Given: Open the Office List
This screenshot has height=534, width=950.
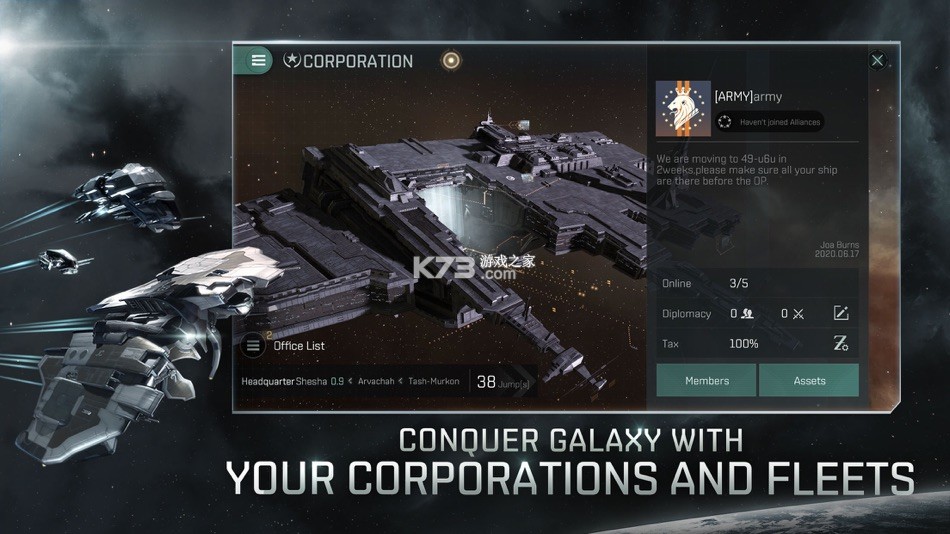Looking at the screenshot, I should coord(285,346).
